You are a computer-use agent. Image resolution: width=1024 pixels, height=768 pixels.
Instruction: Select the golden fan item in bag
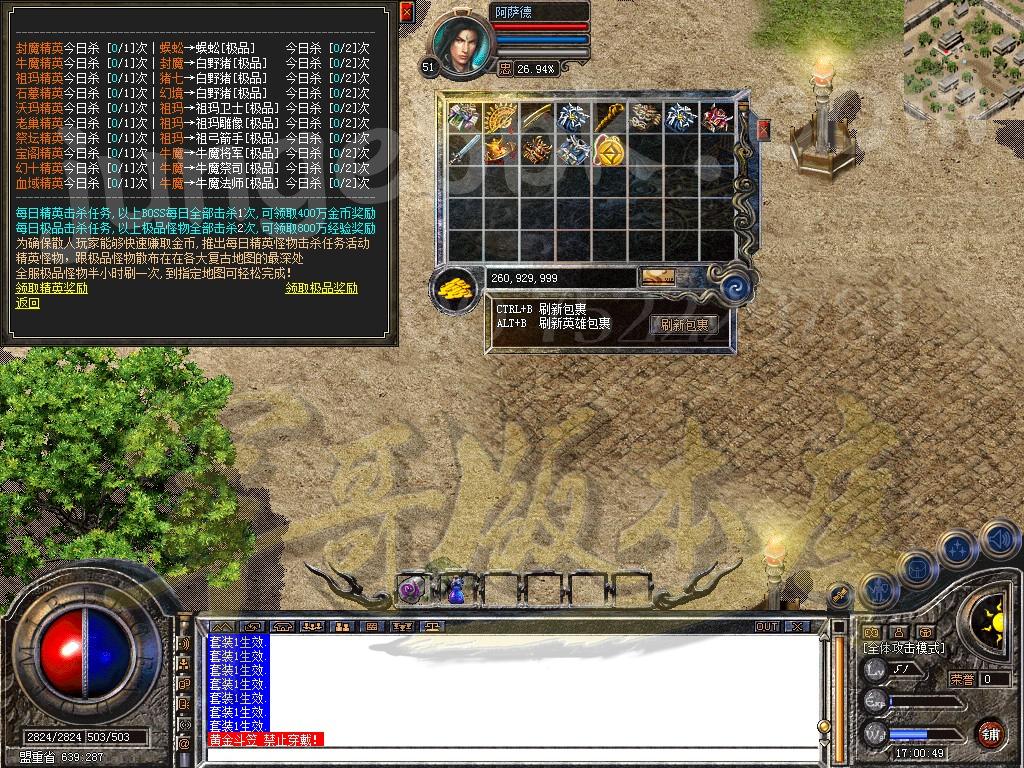pos(498,118)
